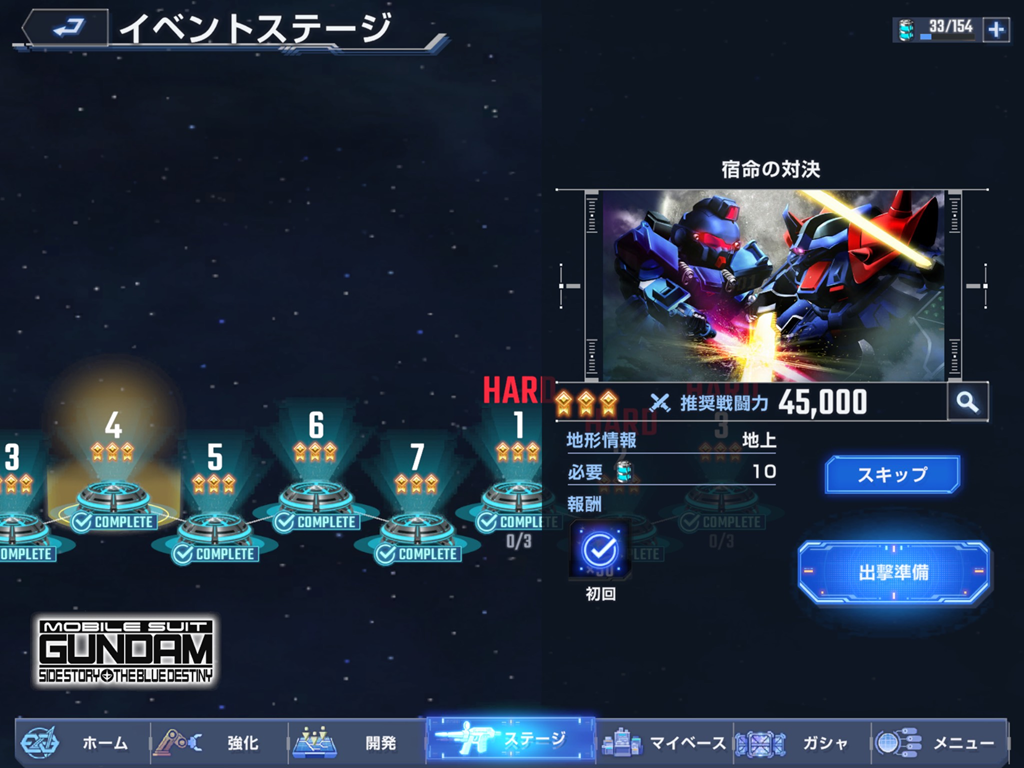This screenshot has height=768, width=1024.
Task: Show the メニュー menu
Action: tap(938, 742)
